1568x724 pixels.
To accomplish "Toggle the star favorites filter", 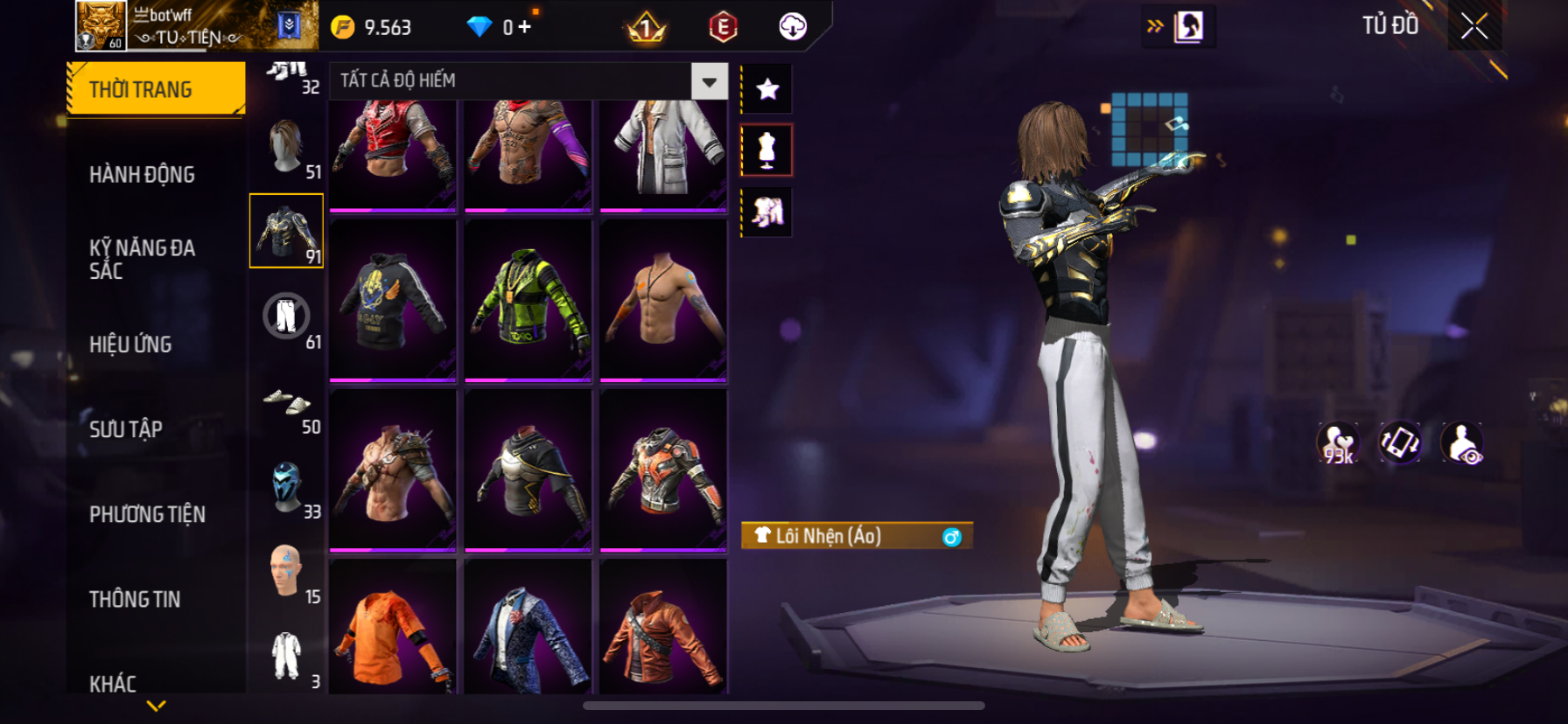I will (767, 89).
